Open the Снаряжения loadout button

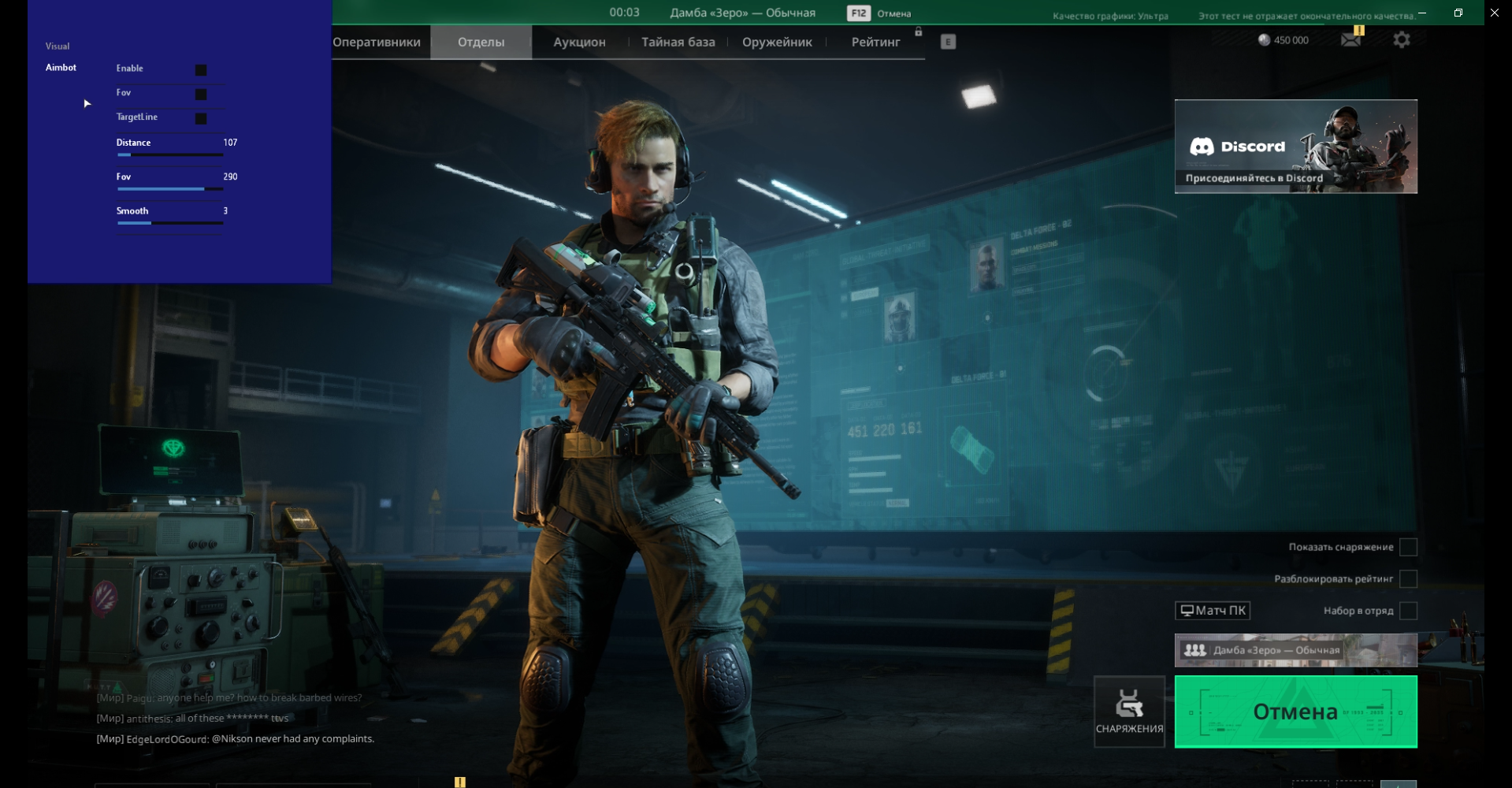[x=1129, y=712]
